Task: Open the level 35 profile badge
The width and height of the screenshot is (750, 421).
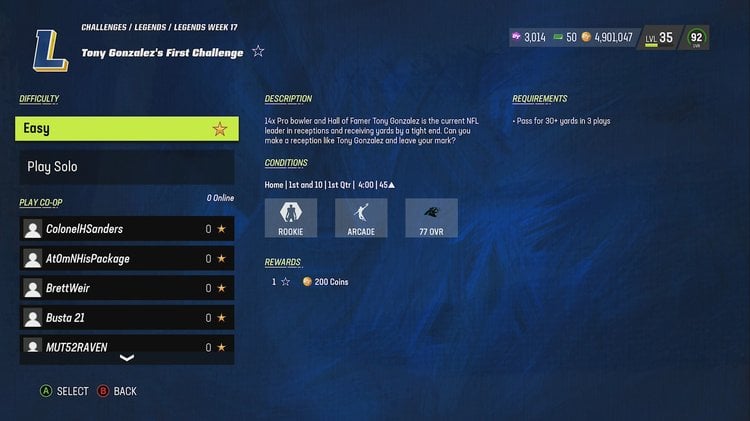Action: (659, 38)
